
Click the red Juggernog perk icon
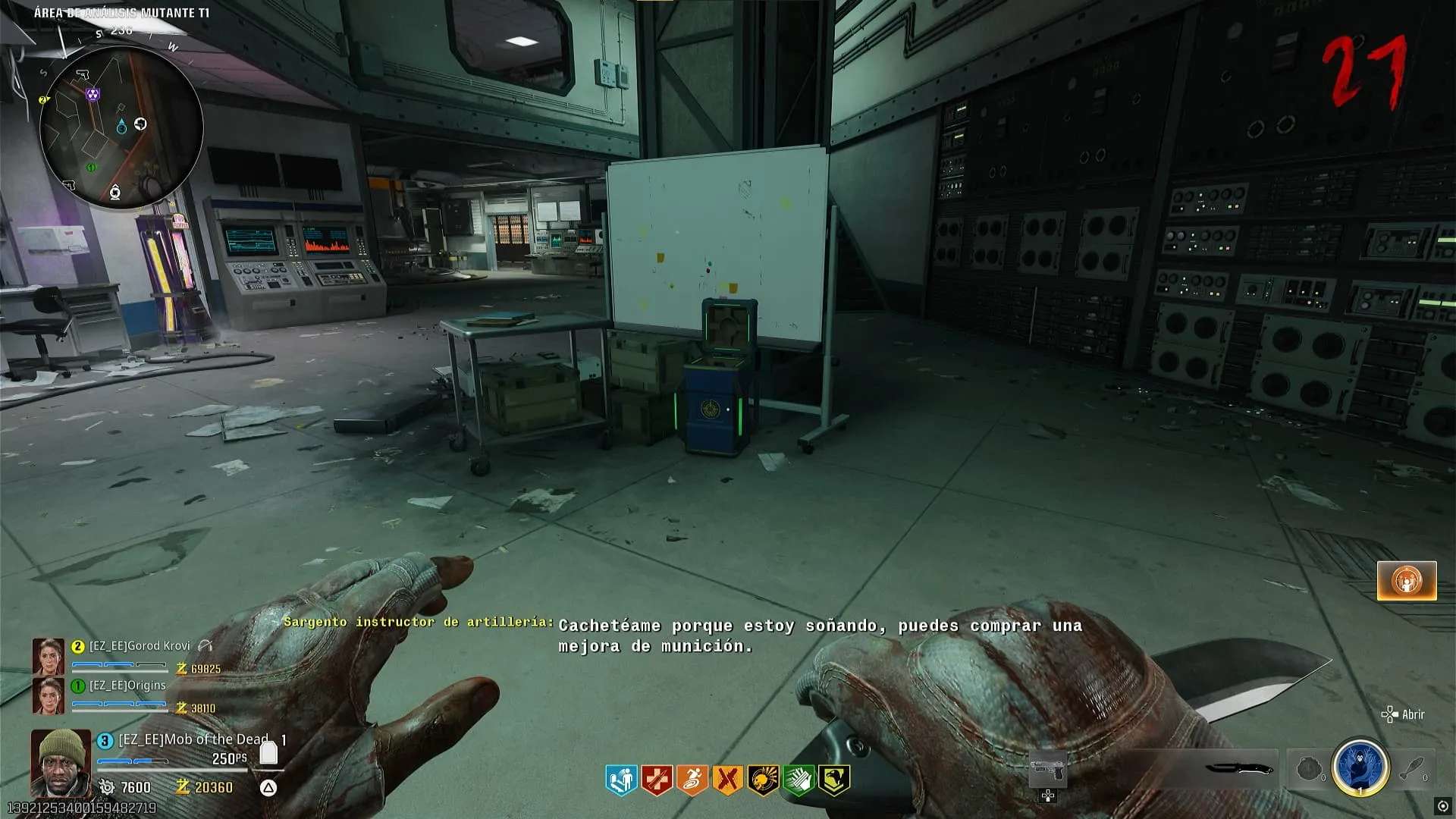pyautogui.click(x=657, y=780)
